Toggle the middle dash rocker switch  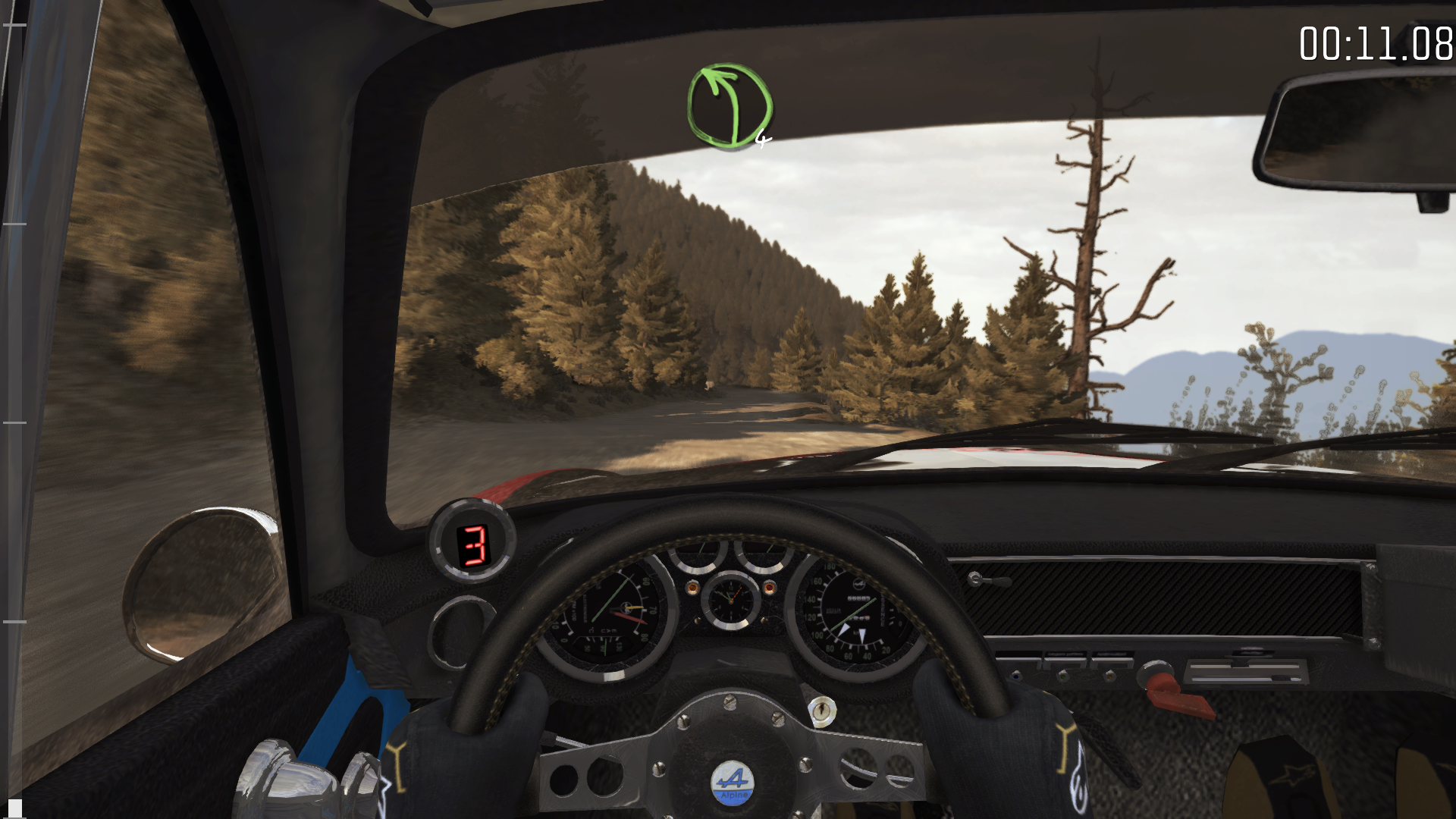[1065, 663]
